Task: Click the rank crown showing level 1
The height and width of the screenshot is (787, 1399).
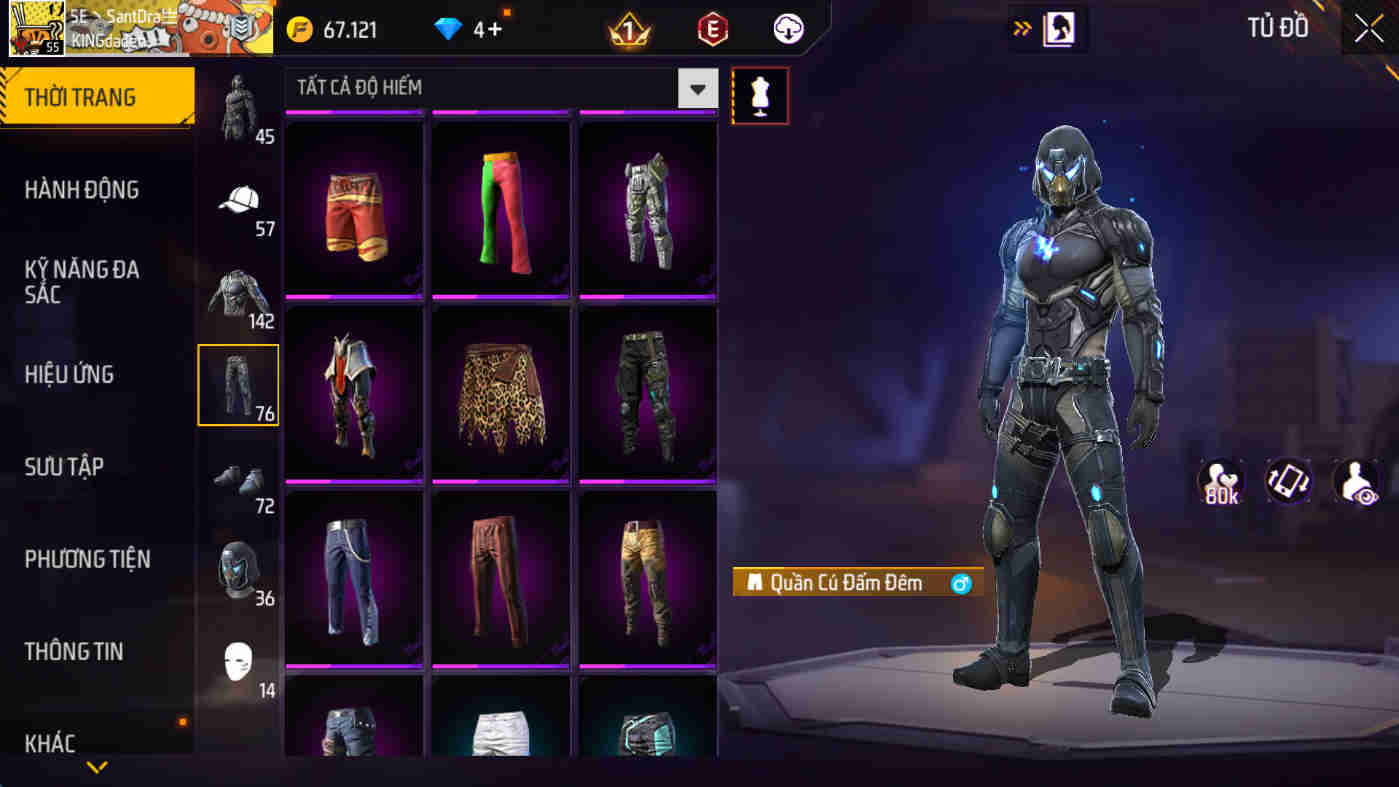Action: 630,29
